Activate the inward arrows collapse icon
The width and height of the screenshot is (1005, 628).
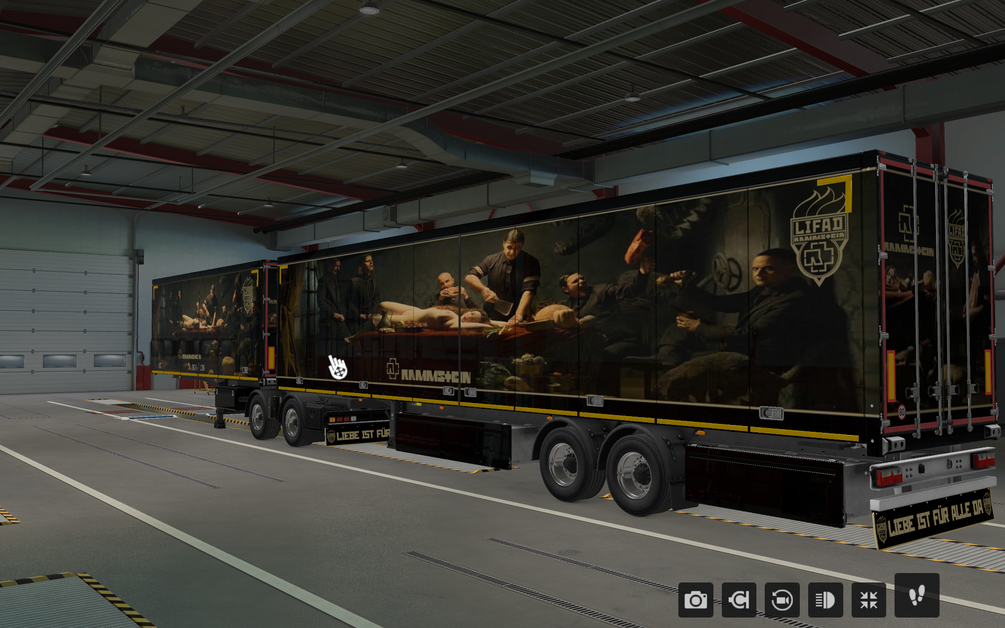click(868, 600)
